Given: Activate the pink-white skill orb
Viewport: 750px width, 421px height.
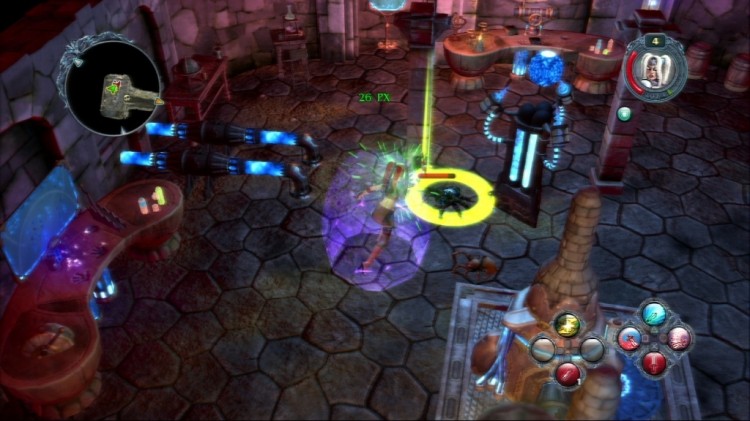Looking at the screenshot, I should [679, 339].
